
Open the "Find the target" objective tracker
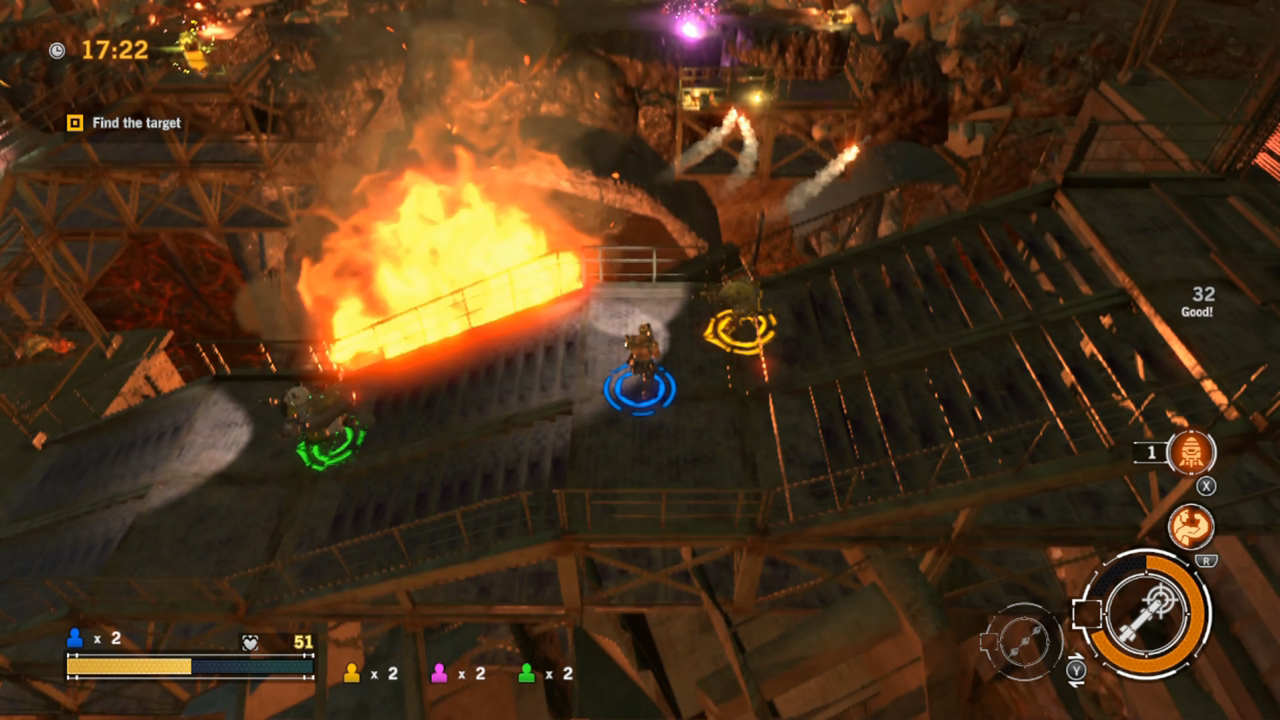125,123
